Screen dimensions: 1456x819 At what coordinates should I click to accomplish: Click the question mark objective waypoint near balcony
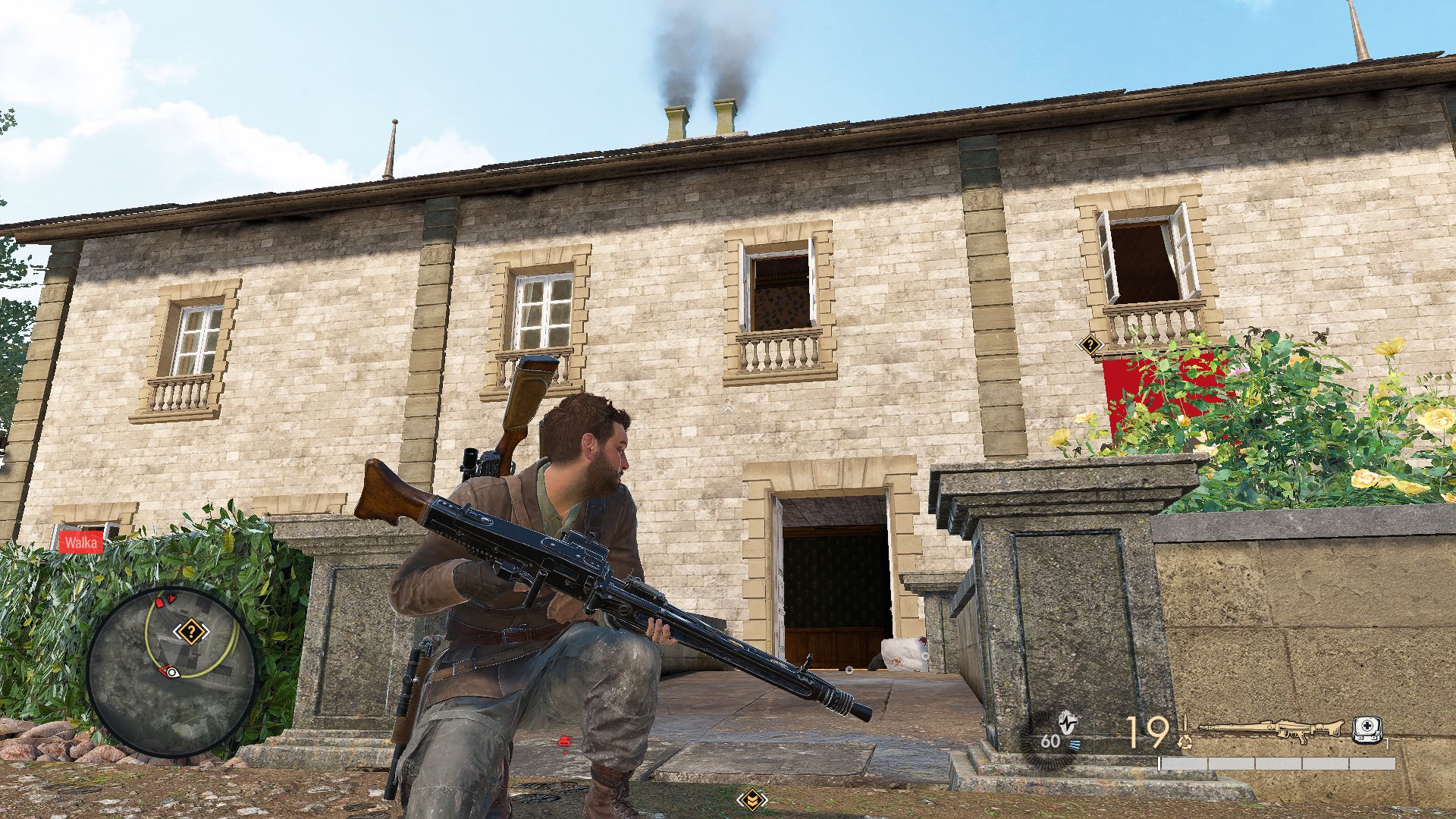1090,345
